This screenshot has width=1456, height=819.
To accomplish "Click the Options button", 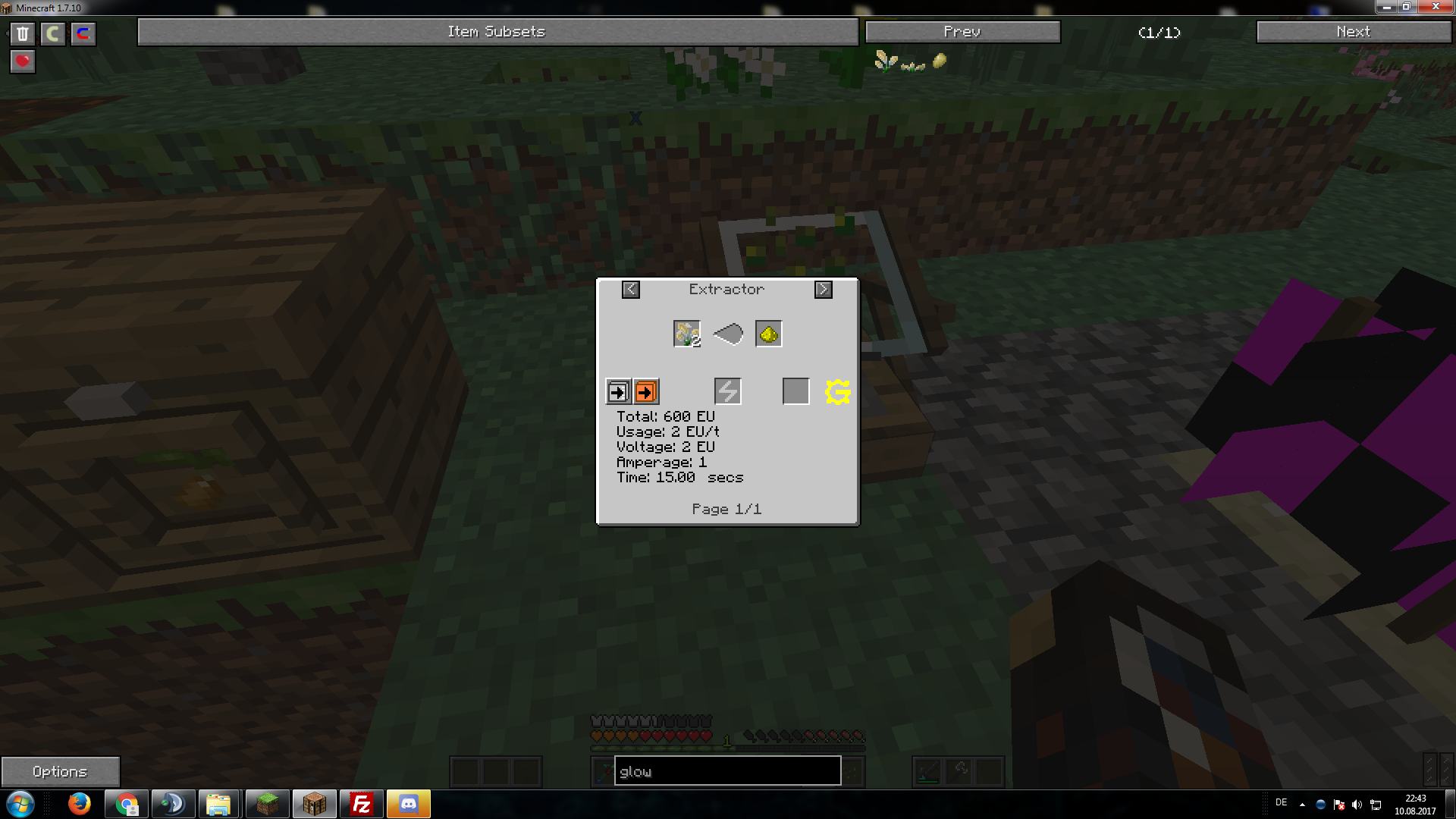I will tap(60, 770).
